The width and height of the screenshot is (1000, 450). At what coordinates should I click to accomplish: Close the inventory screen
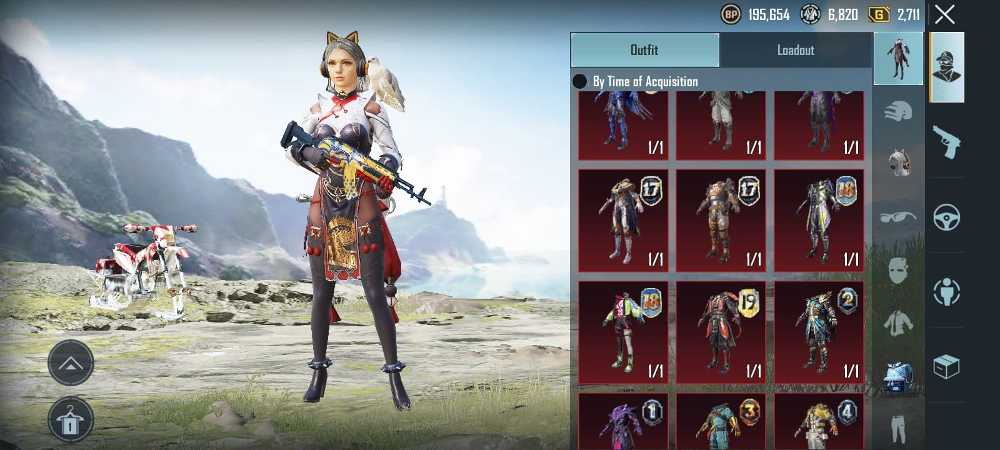(x=945, y=14)
